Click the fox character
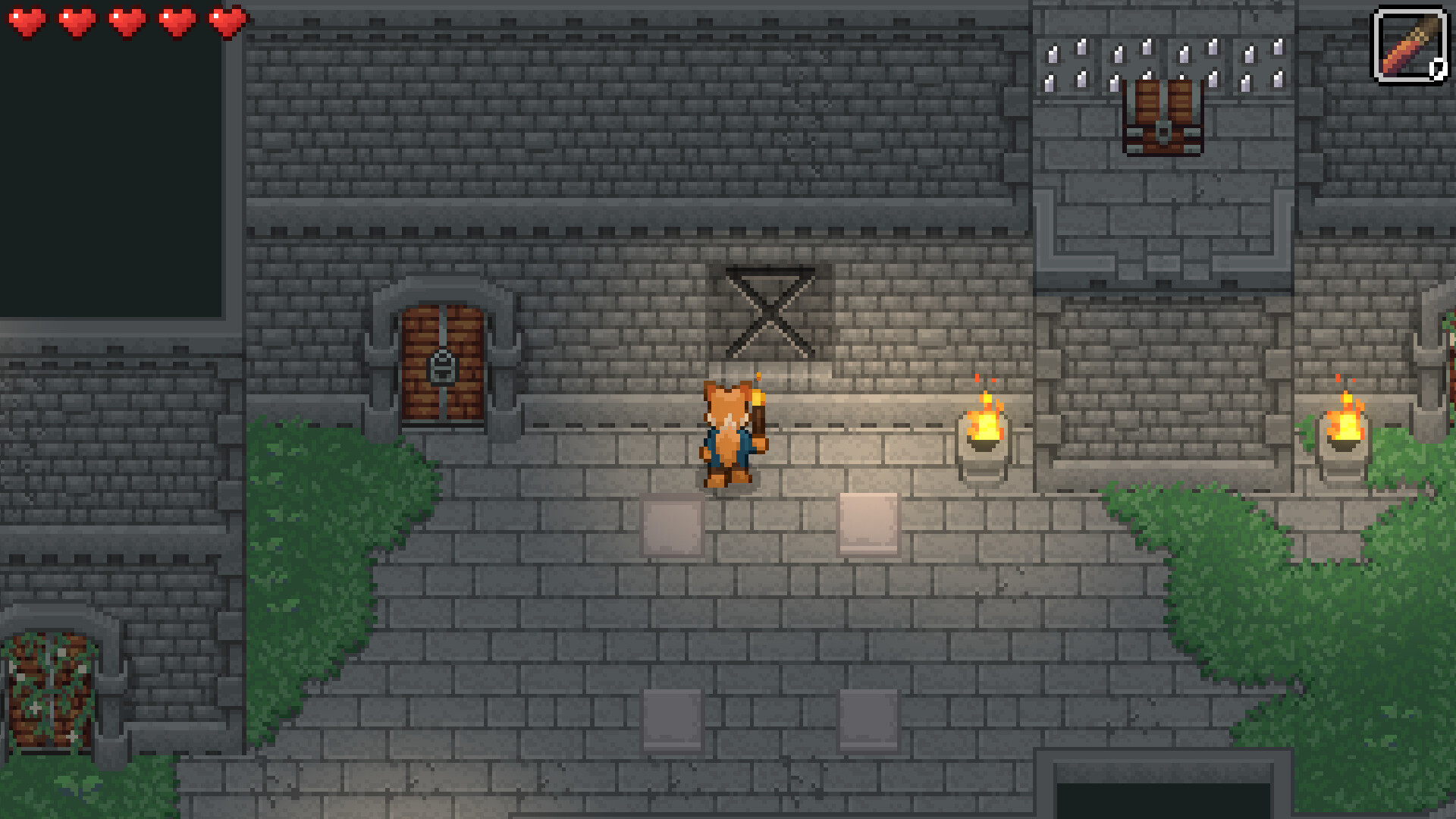The height and width of the screenshot is (819, 1456). coord(726,436)
